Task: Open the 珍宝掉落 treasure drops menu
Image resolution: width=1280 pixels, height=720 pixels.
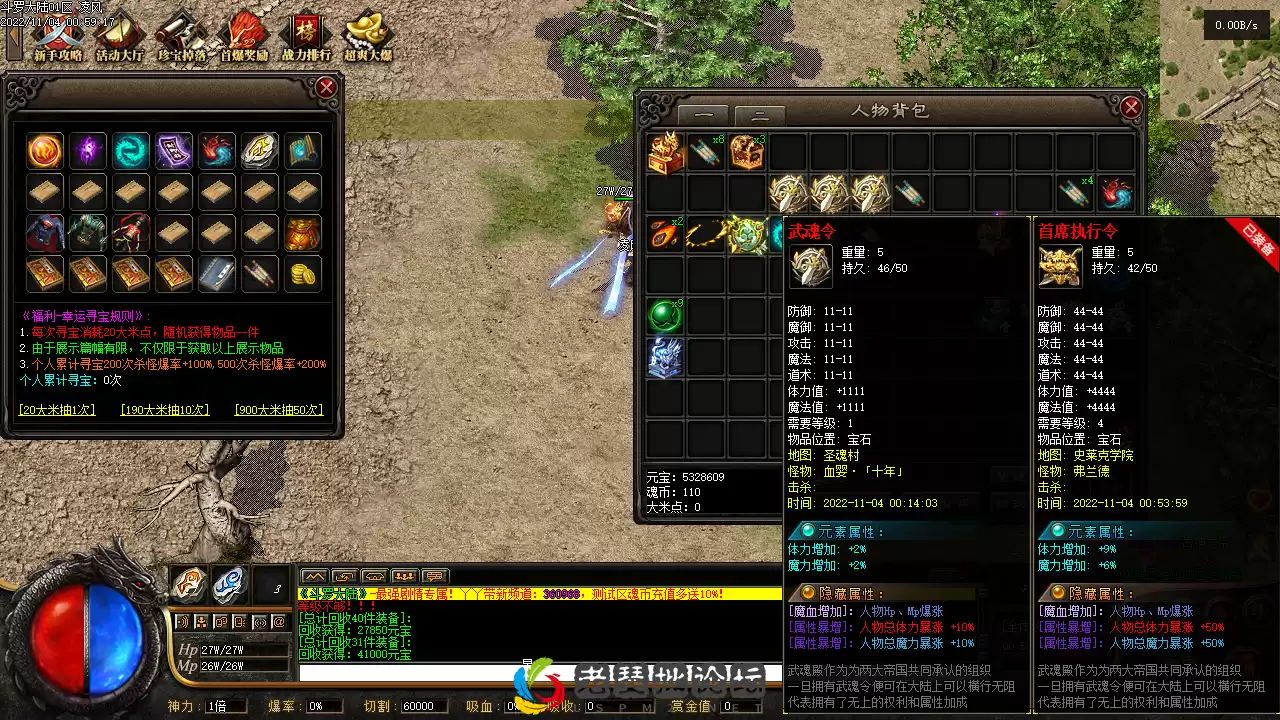Action: click(182, 38)
